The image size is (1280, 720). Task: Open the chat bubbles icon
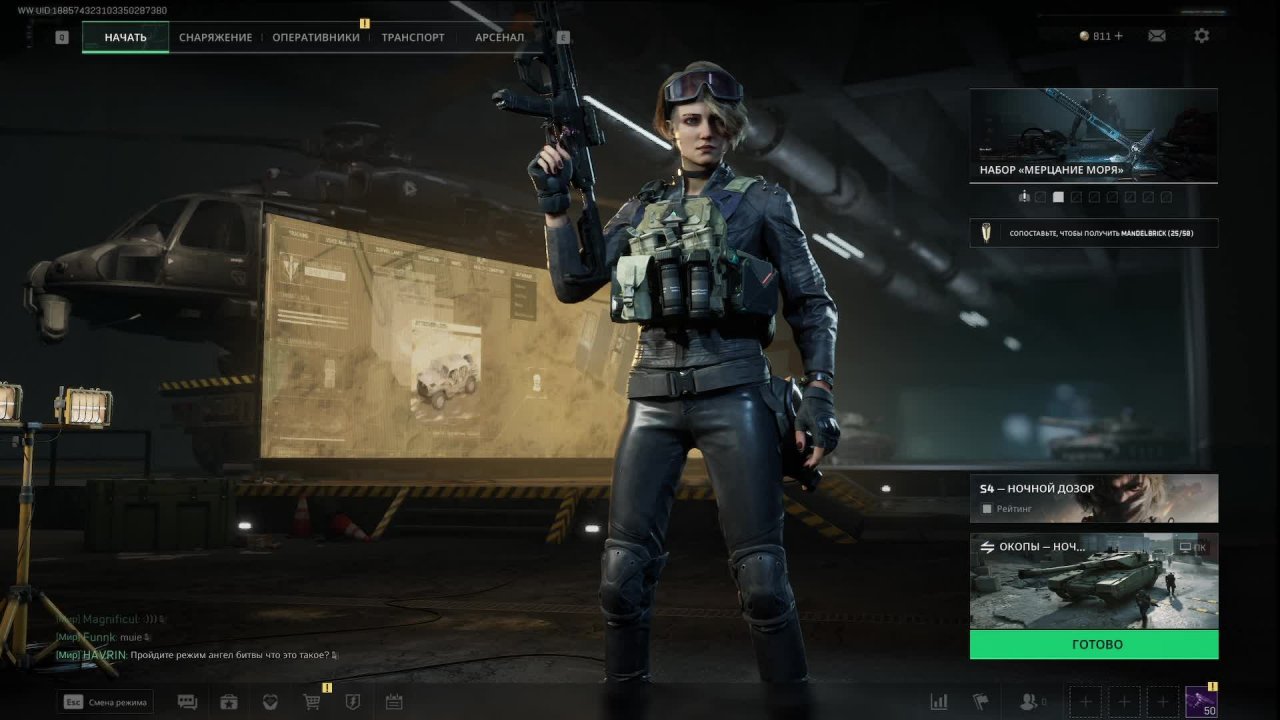187,702
